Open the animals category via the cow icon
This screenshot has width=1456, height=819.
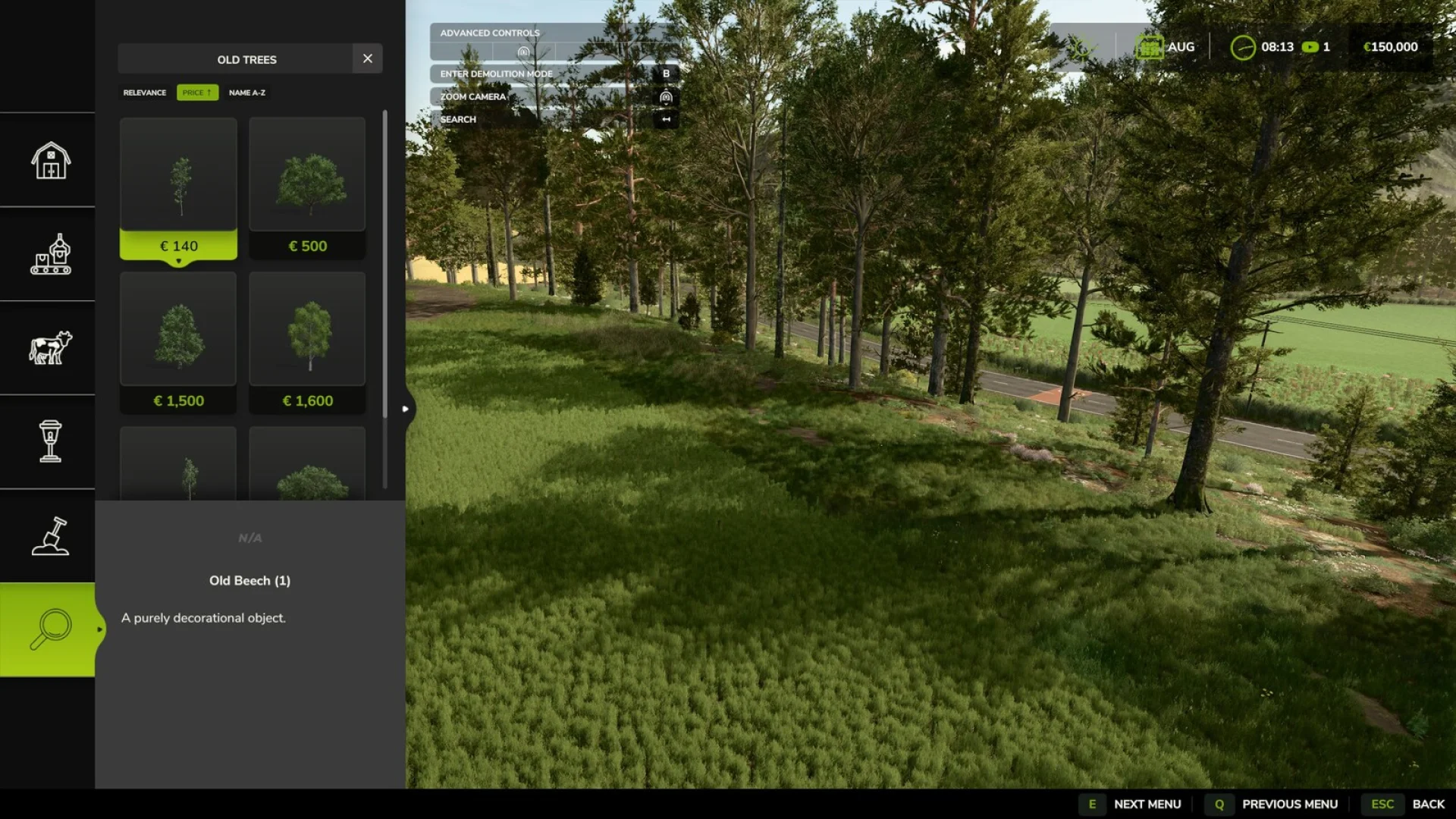click(48, 349)
